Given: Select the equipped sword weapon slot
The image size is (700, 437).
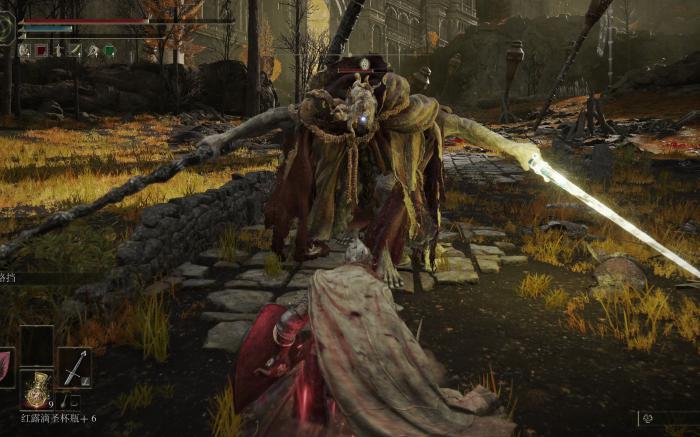Looking at the screenshot, I should click(74, 367).
